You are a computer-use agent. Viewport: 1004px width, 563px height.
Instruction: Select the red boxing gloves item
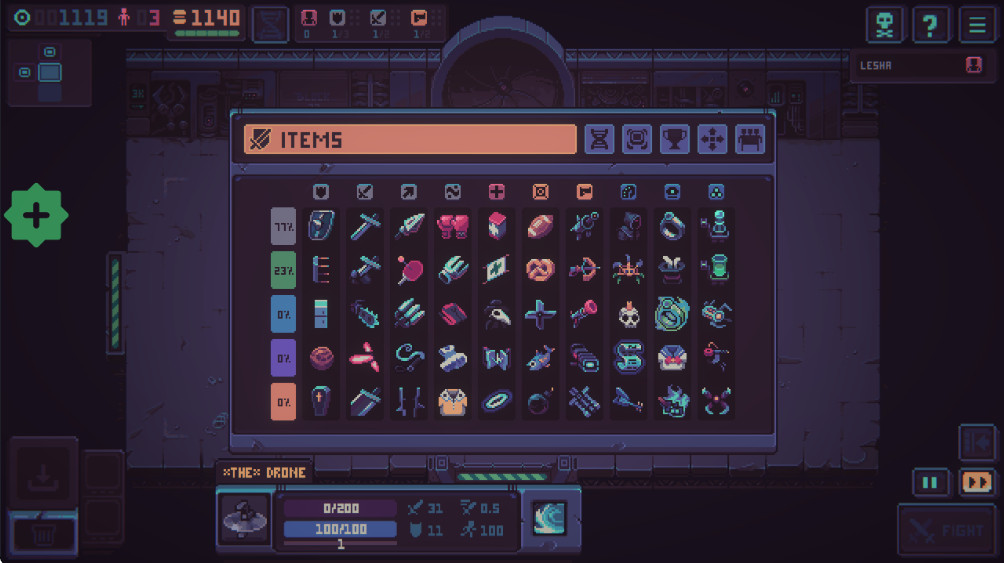pyautogui.click(x=452, y=226)
